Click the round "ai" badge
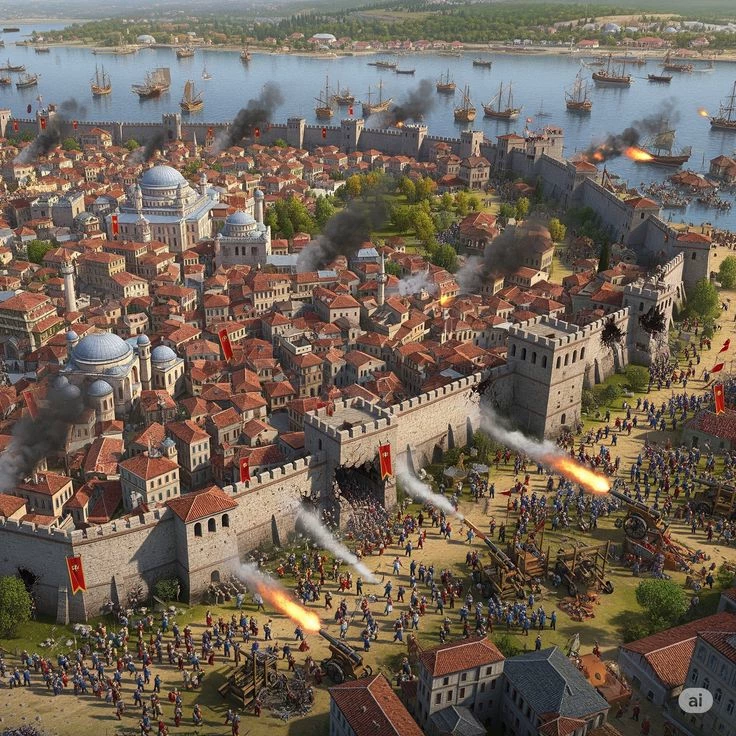736x736 pixels. point(695,700)
